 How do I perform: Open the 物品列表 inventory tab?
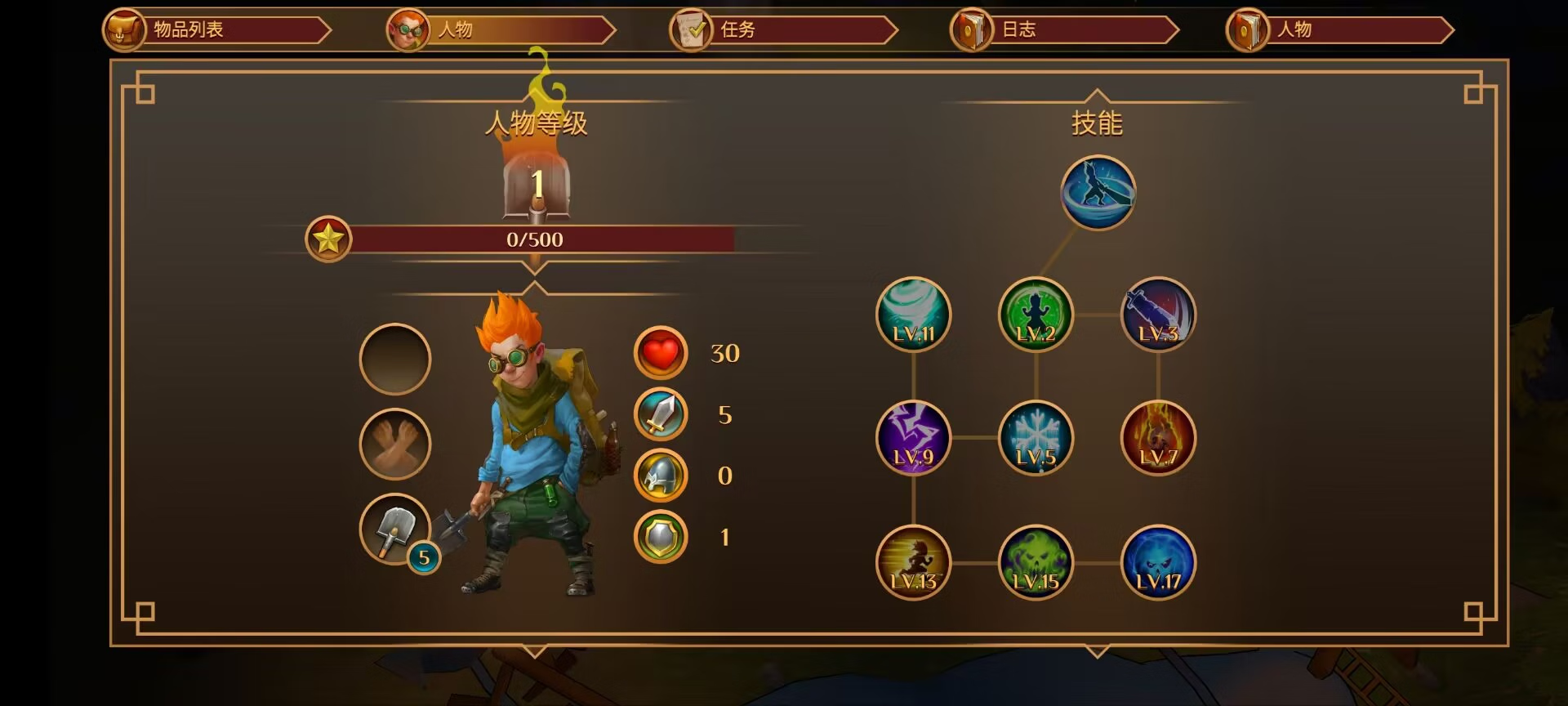point(217,30)
